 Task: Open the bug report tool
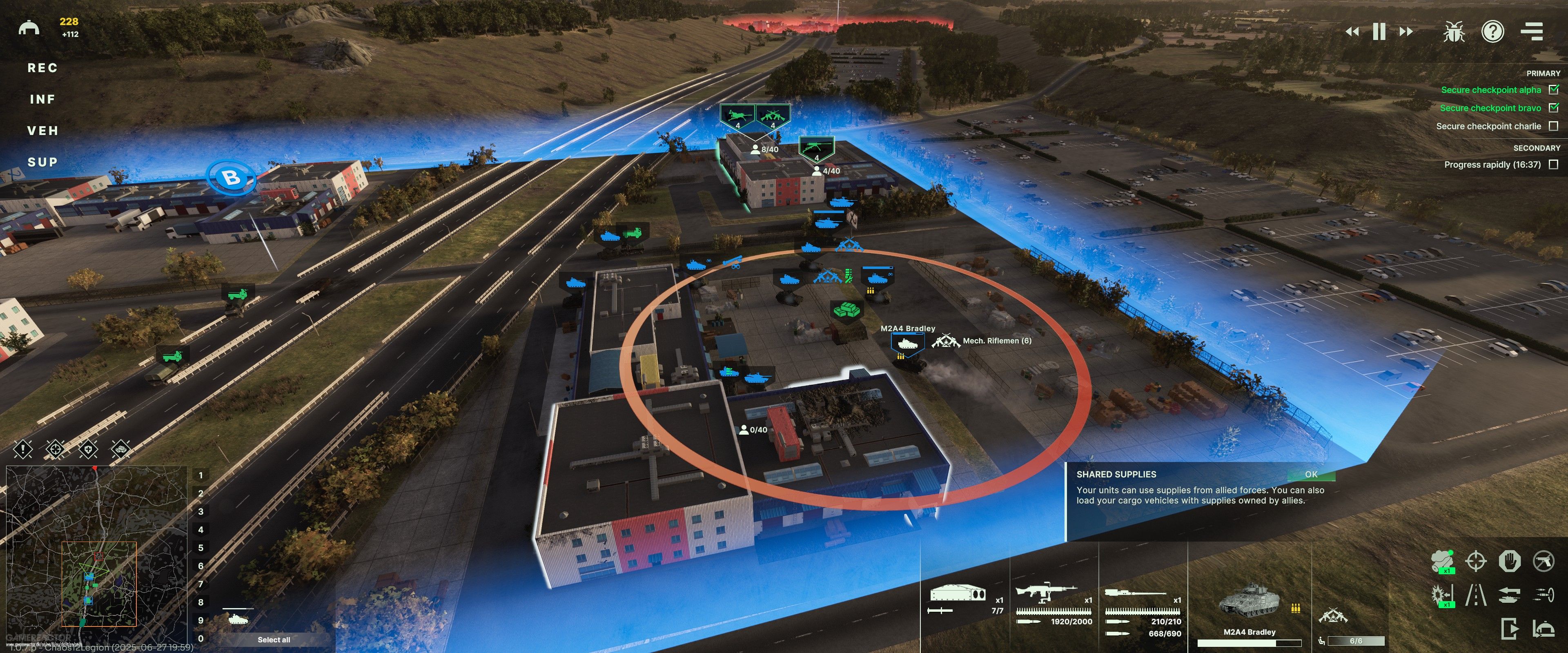1454,32
